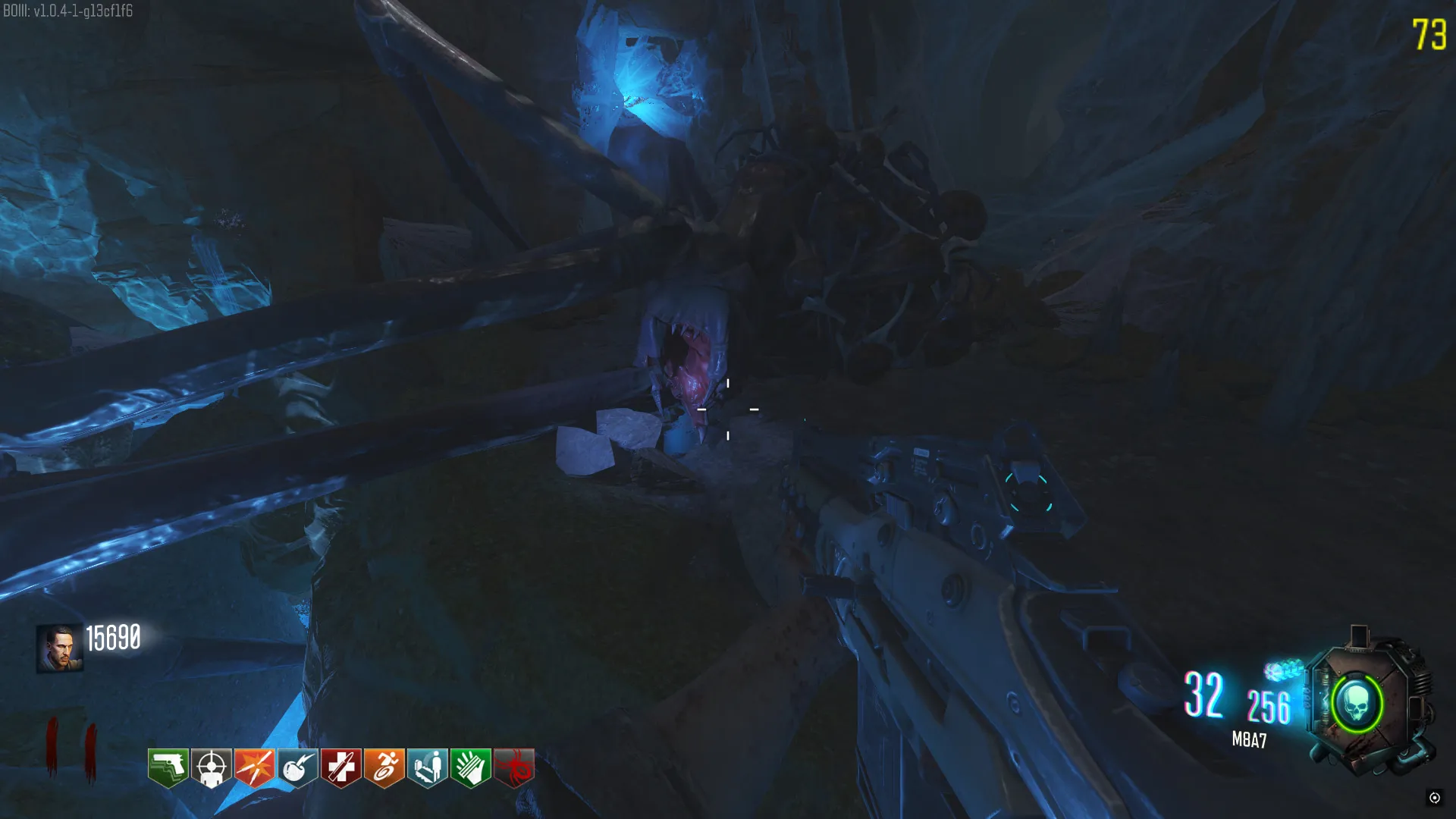Click the player character portrait

(59, 648)
